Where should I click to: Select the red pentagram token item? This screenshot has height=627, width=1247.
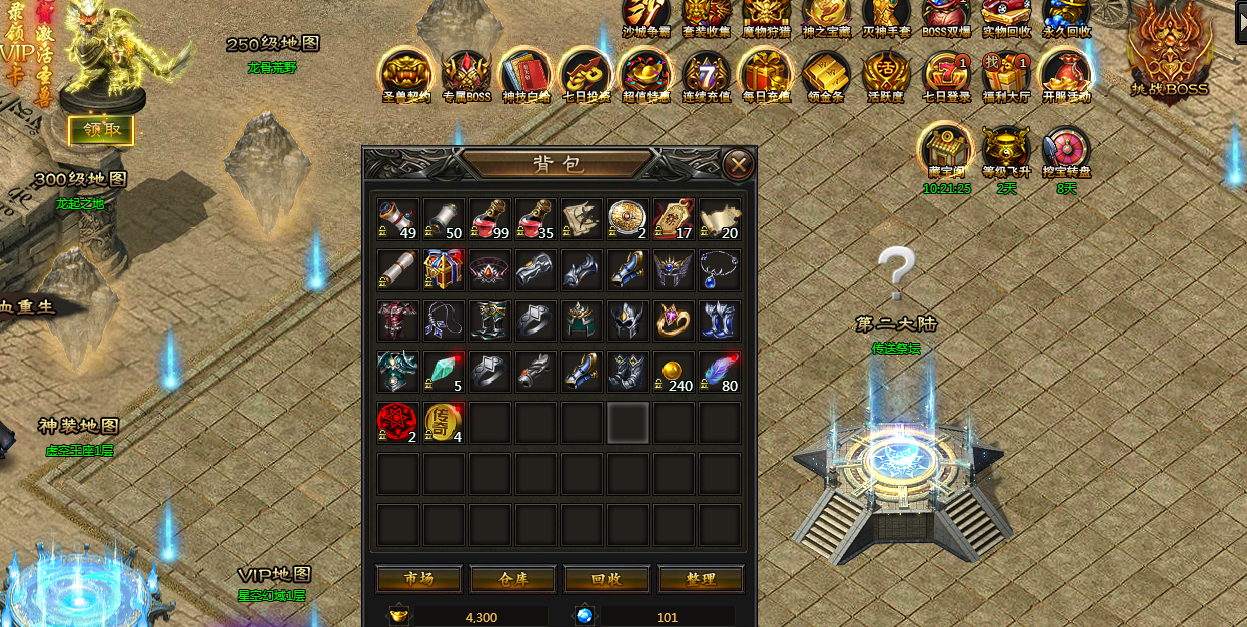point(398,423)
